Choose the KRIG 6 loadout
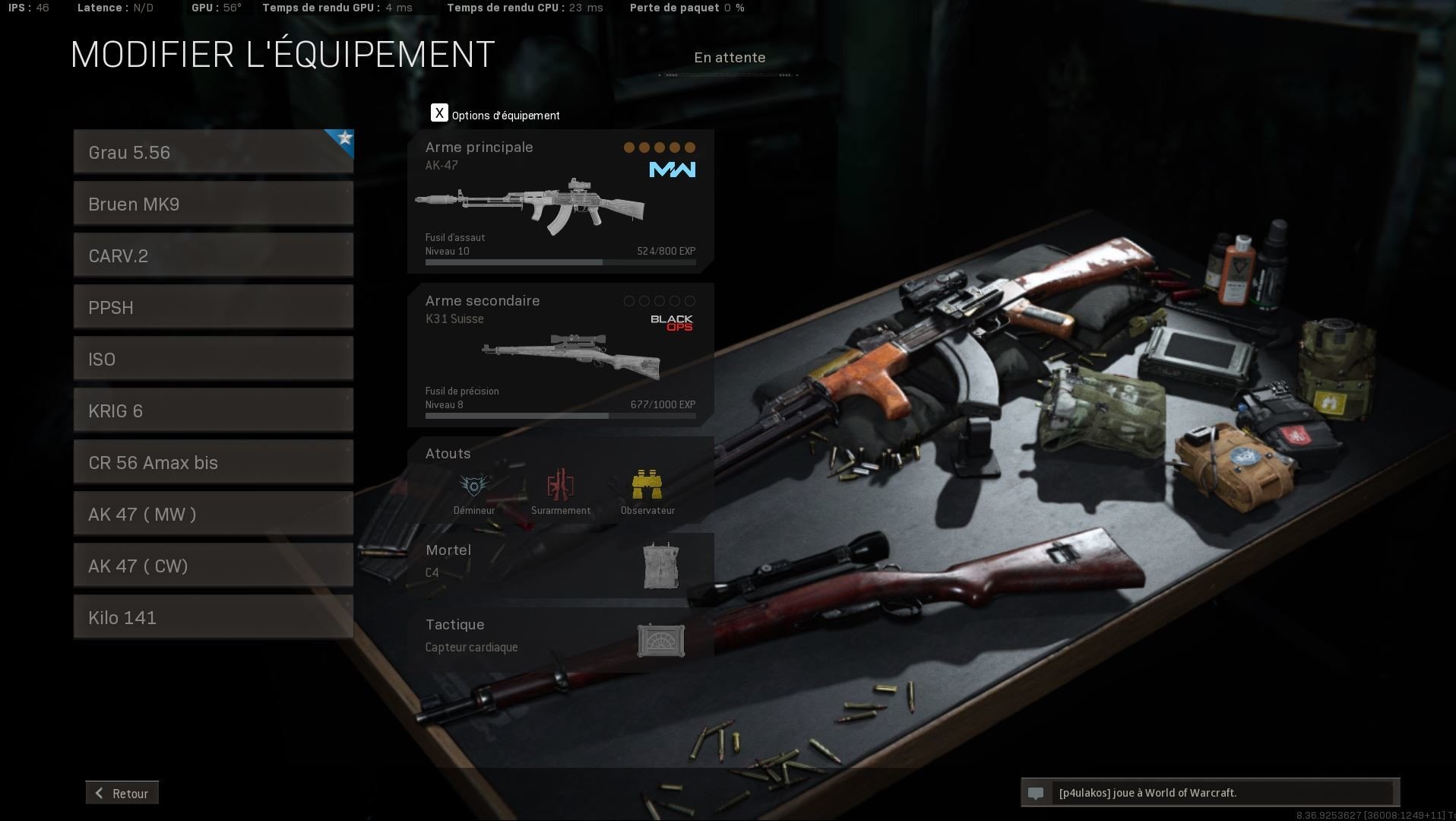 tap(213, 410)
